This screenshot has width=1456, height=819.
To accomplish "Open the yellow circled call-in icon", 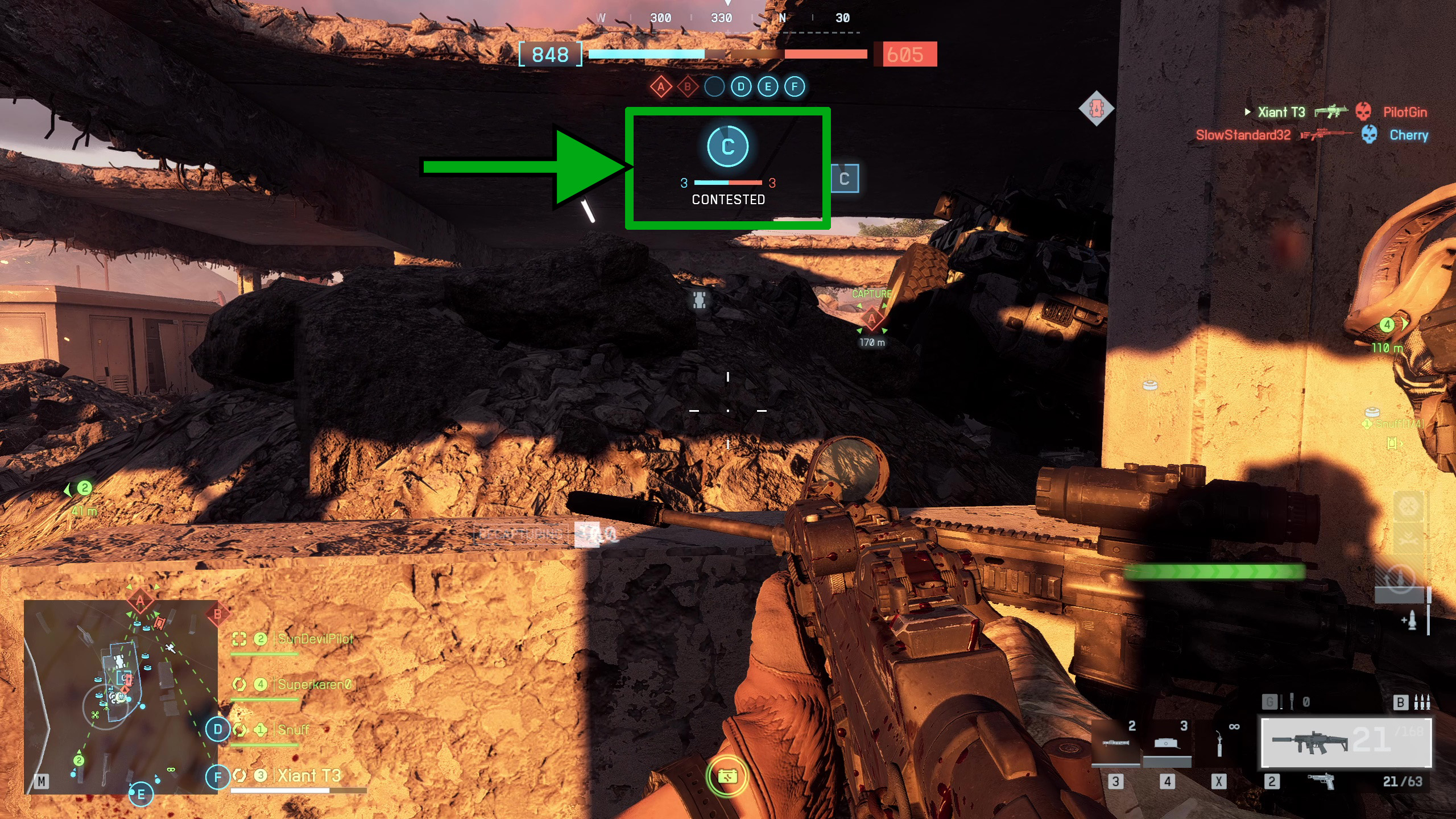I will coord(727,776).
